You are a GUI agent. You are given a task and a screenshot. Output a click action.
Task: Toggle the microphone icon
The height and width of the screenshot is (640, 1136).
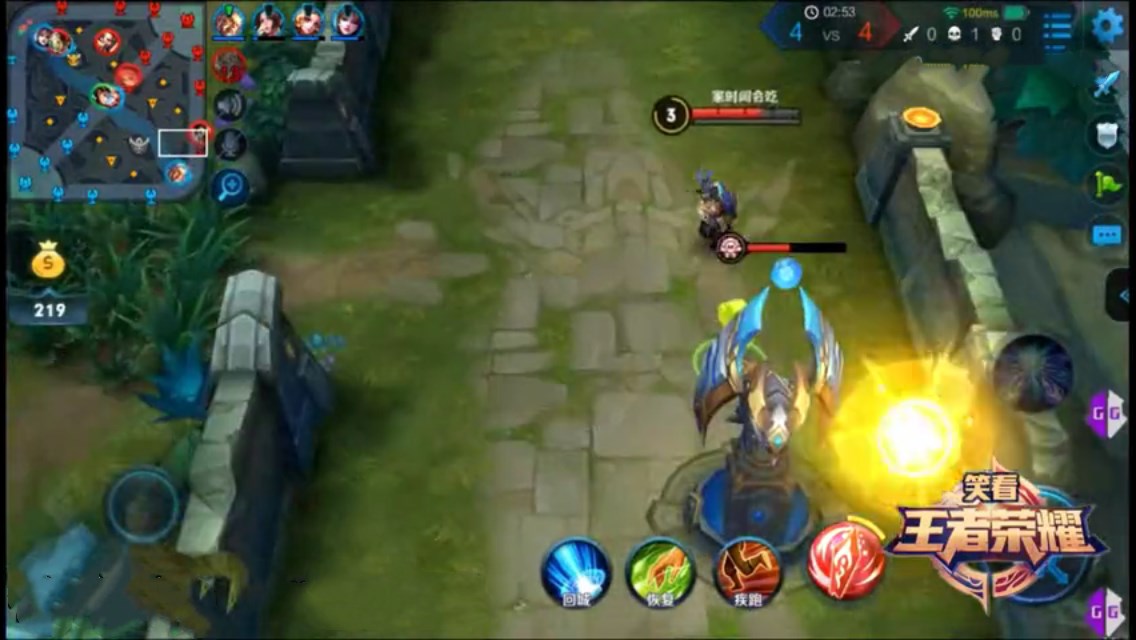coord(230,145)
